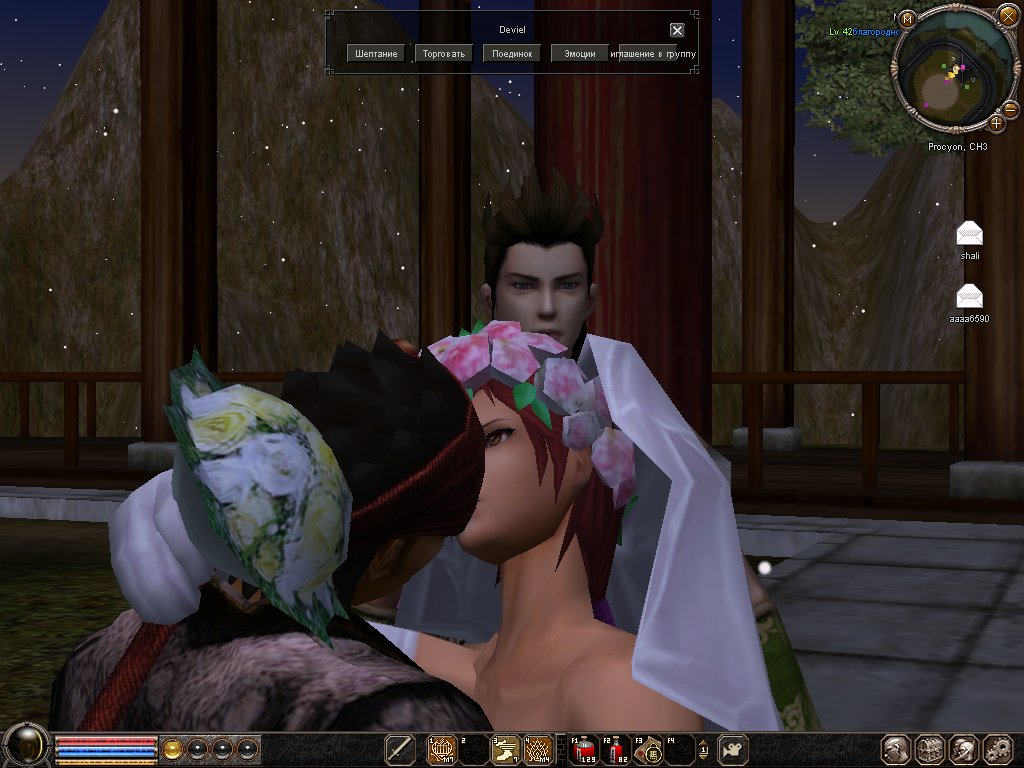Activate the scroll item in hotbar slot F3
This screenshot has width=1024, height=768.
point(652,748)
